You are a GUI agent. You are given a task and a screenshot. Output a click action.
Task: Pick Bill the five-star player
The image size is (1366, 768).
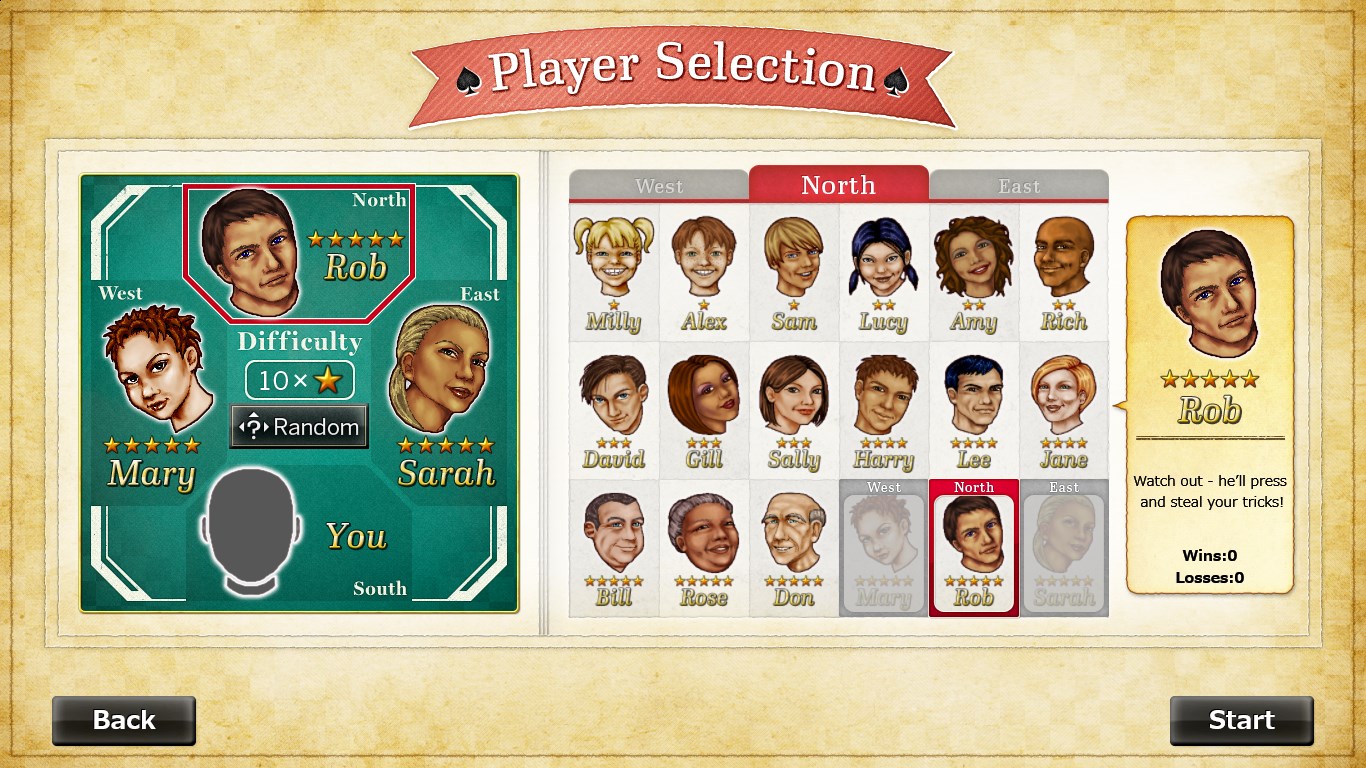click(x=614, y=546)
